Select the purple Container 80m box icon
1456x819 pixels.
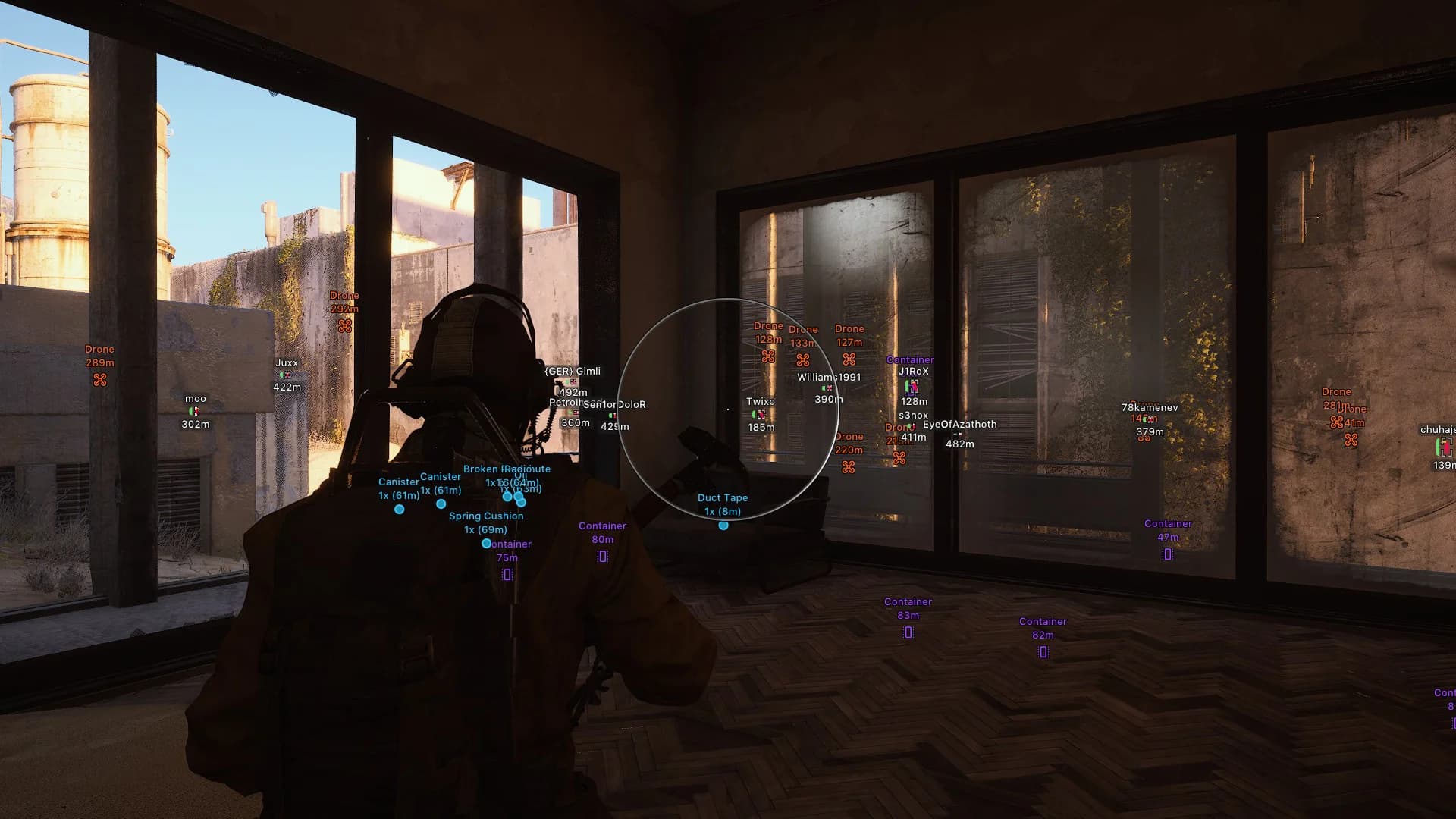(602, 554)
